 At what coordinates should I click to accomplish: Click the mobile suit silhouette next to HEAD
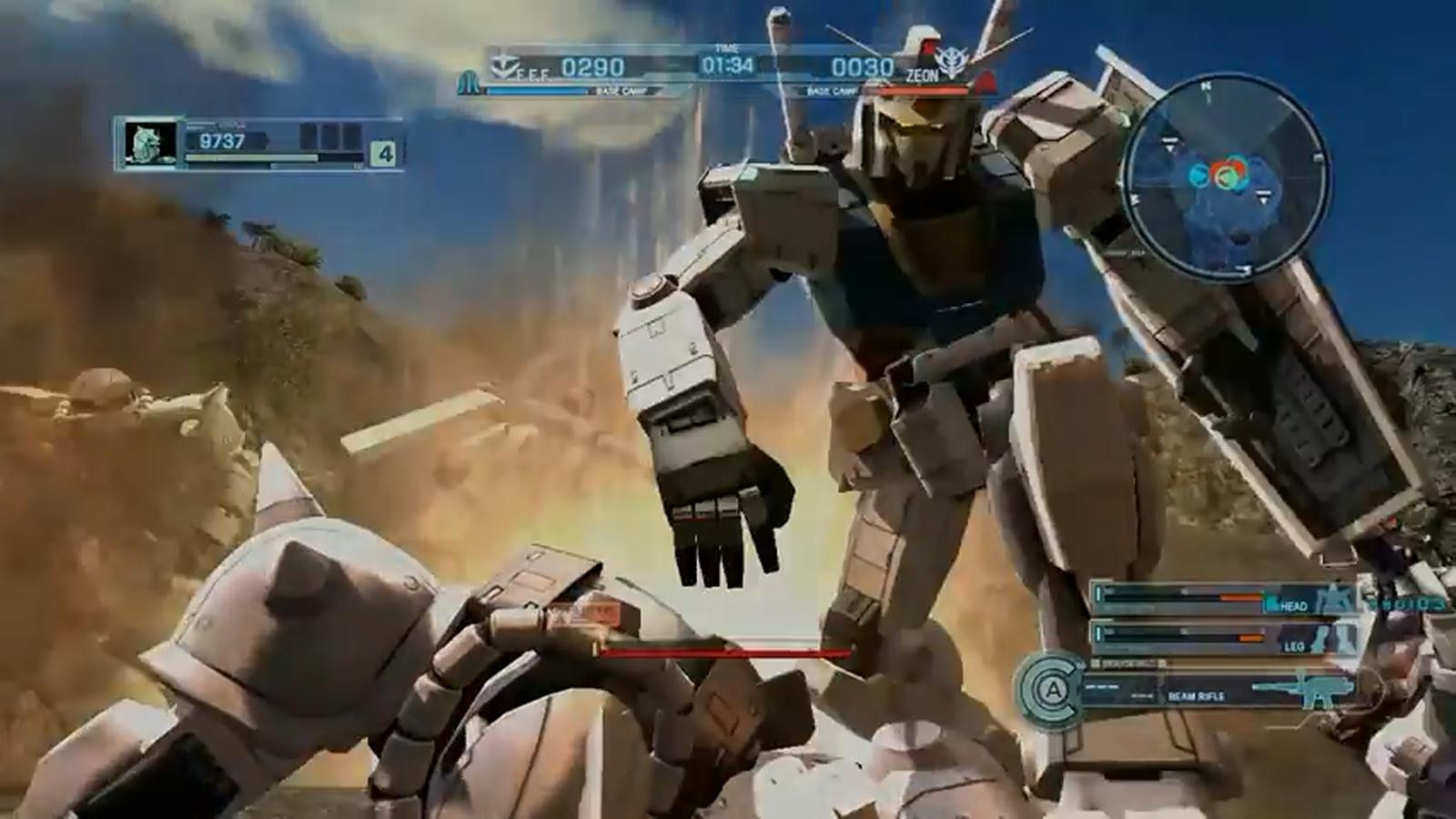[x=1332, y=600]
